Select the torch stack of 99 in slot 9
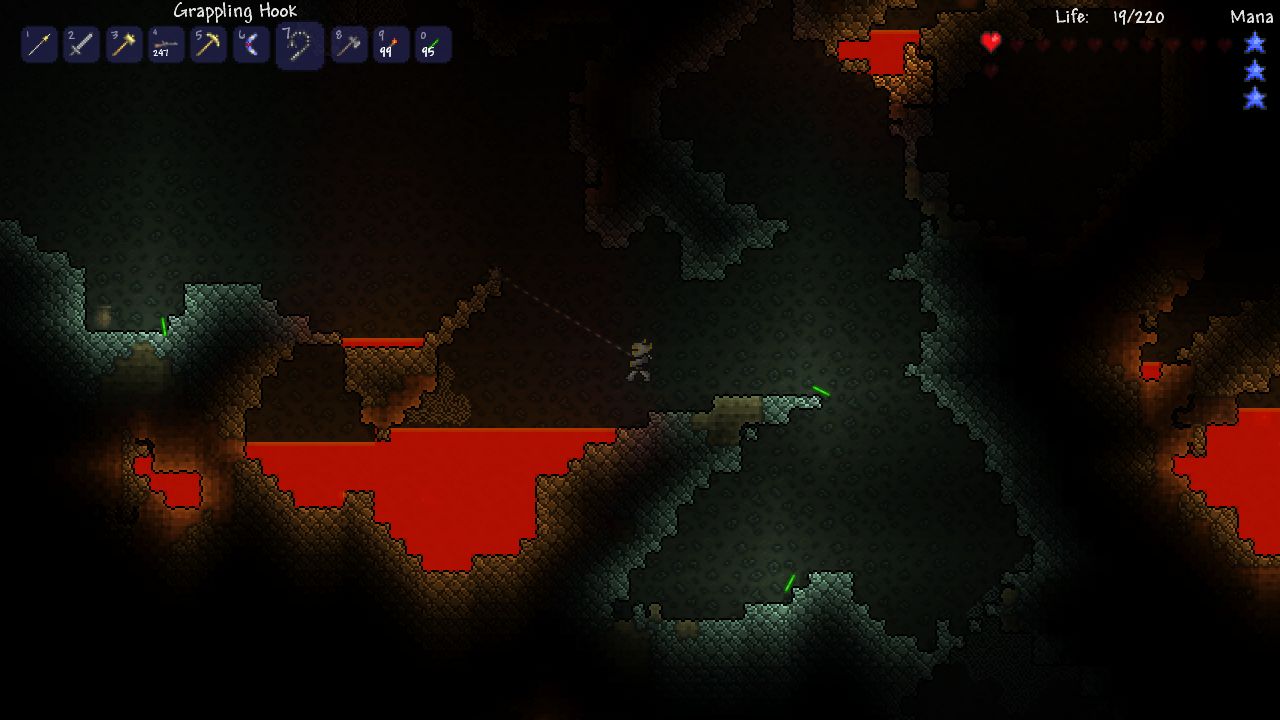Viewport: 1280px width, 720px height. click(390, 44)
